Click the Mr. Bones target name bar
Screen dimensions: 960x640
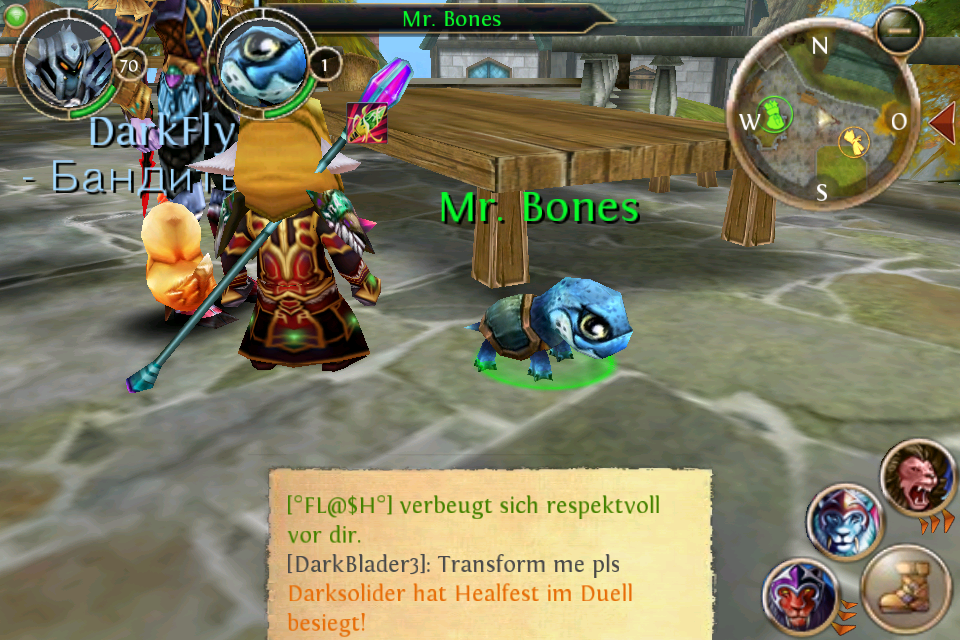pyautogui.click(x=452, y=19)
